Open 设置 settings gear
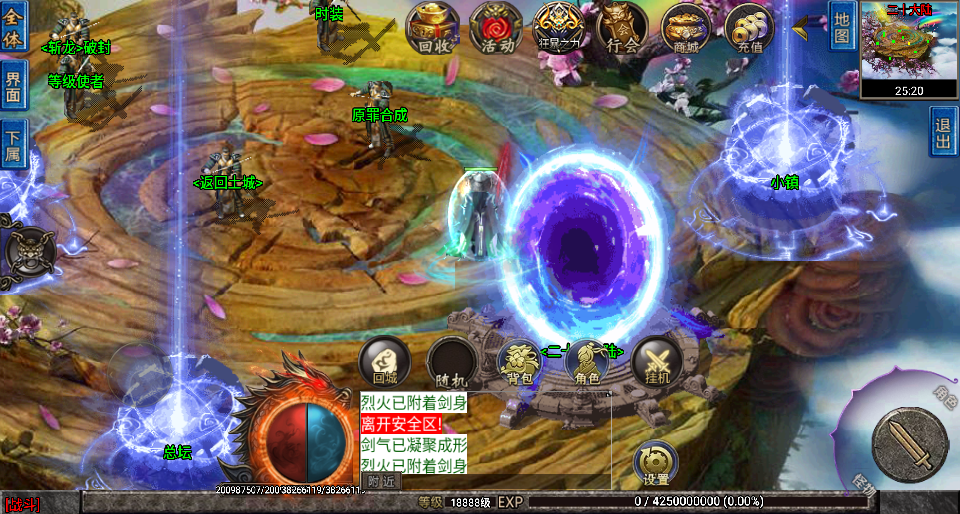960x514 pixels. coord(656,464)
